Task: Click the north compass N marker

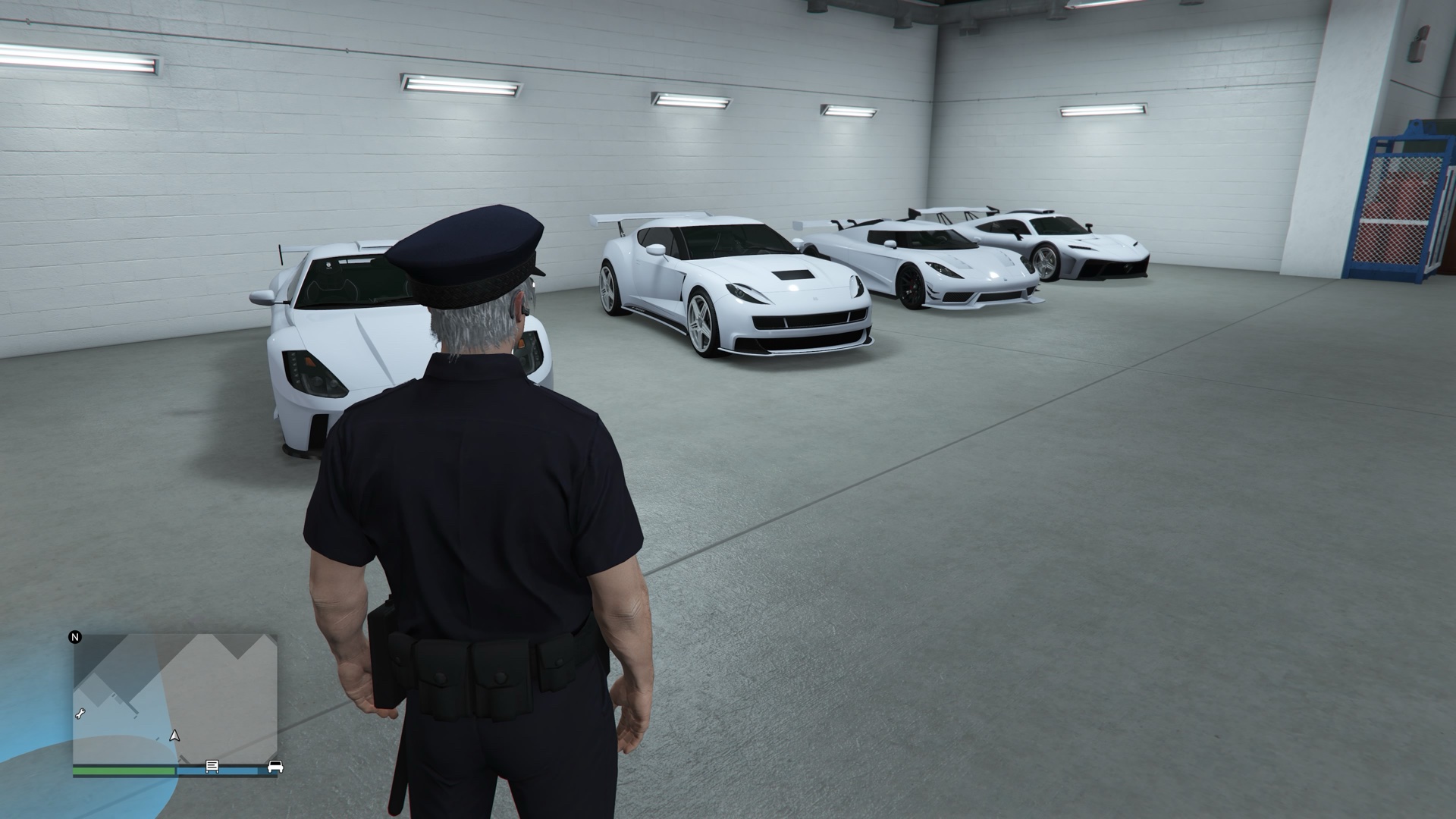Action: [x=75, y=637]
